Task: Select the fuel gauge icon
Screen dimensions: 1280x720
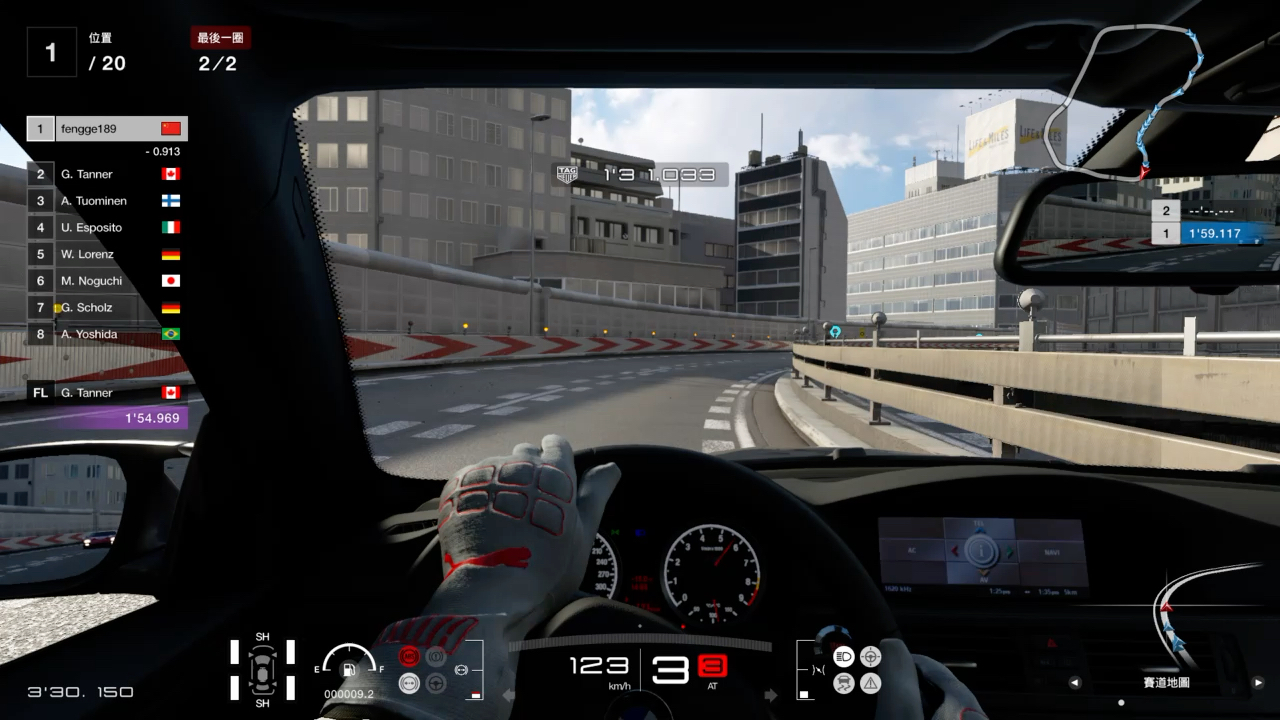Action: point(349,669)
